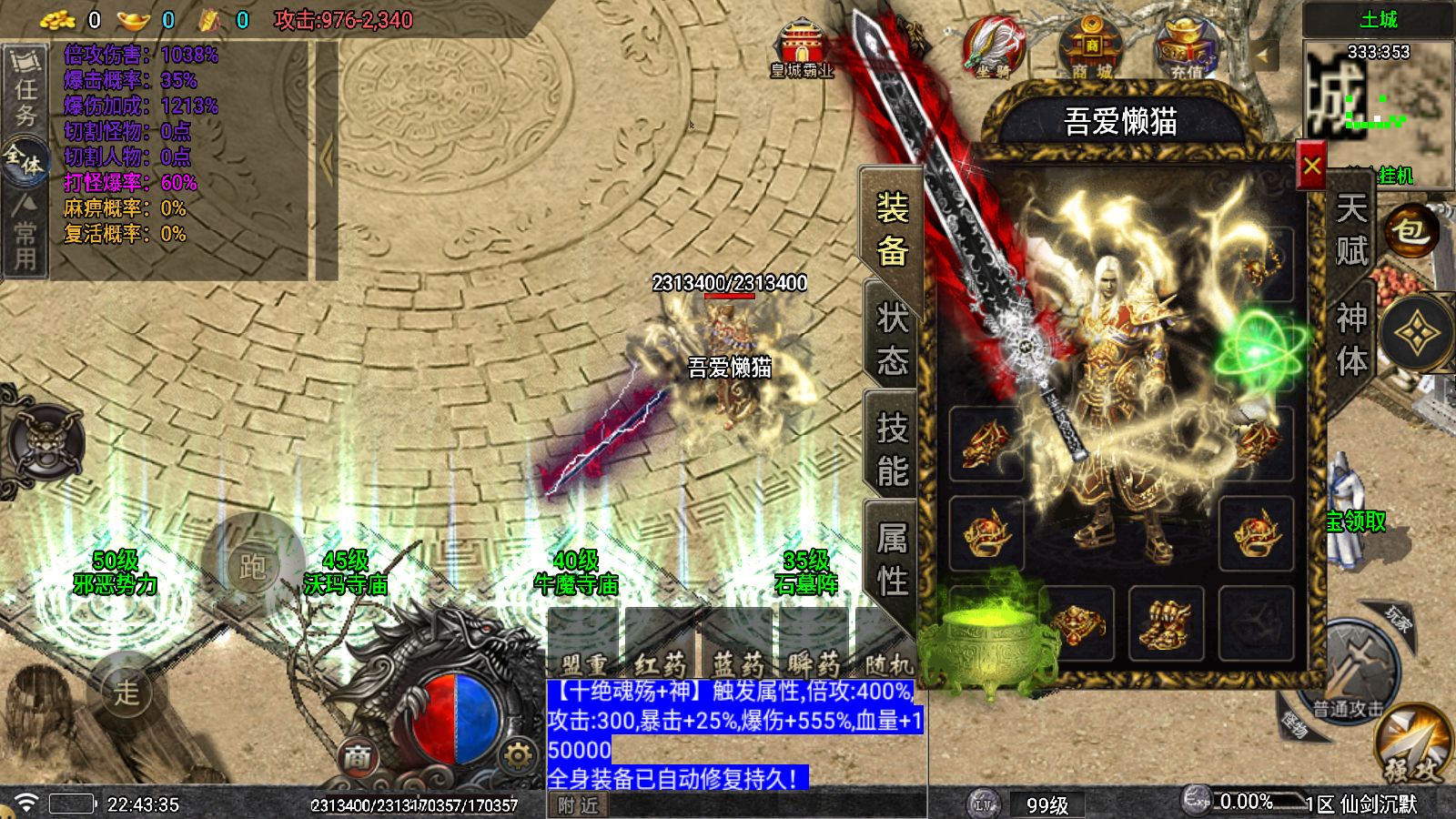
Task: Switch to the 状态 tab
Action: click(x=892, y=339)
